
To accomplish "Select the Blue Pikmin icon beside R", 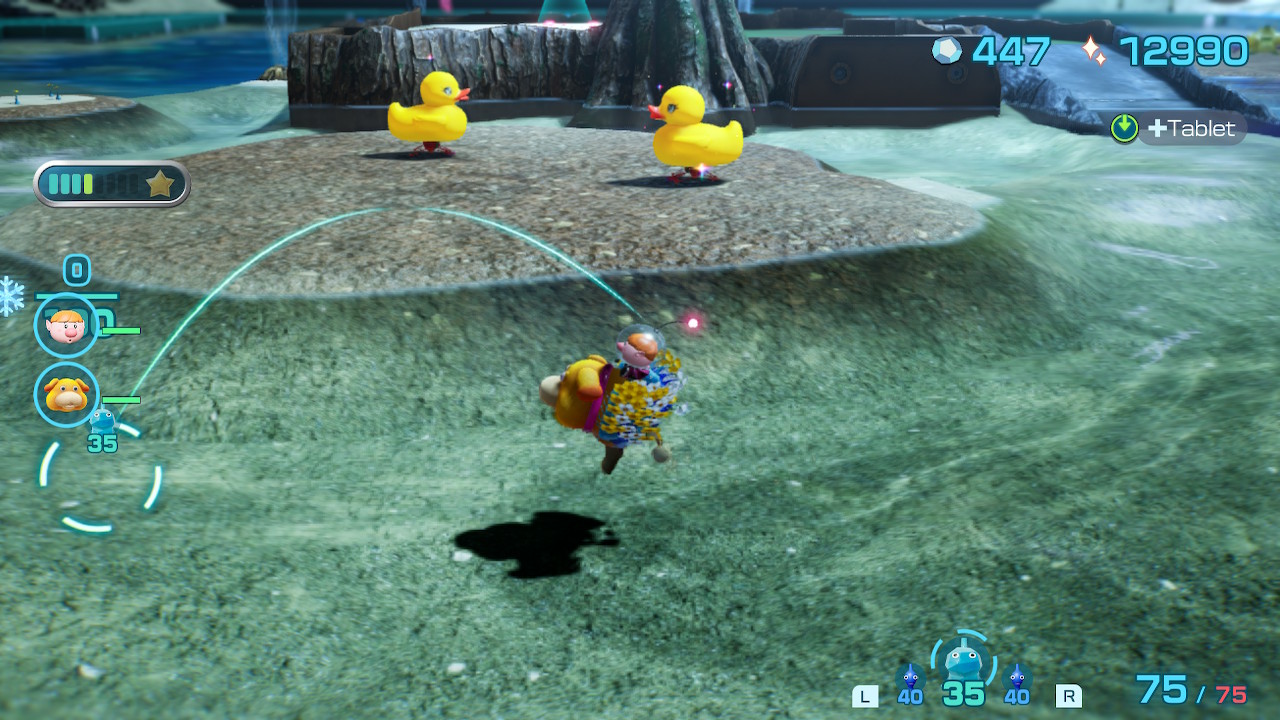I will (1017, 677).
